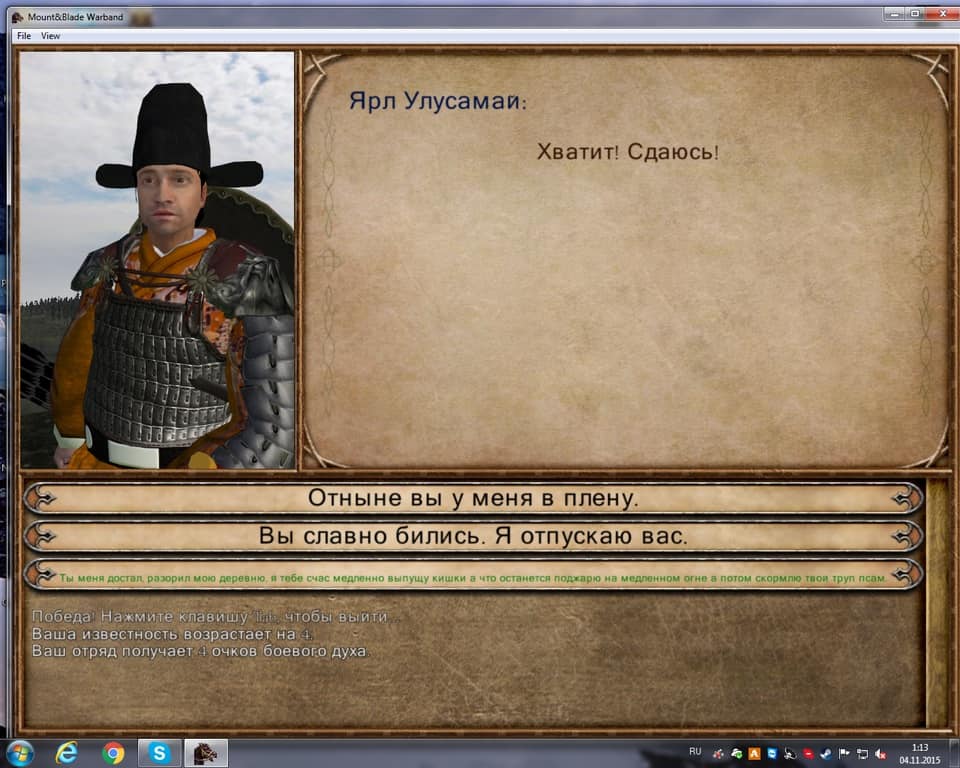Viewport: 960px width, 768px height.
Task: Pick the green "Ты меня достал" threat reply
Action: click(x=473, y=577)
